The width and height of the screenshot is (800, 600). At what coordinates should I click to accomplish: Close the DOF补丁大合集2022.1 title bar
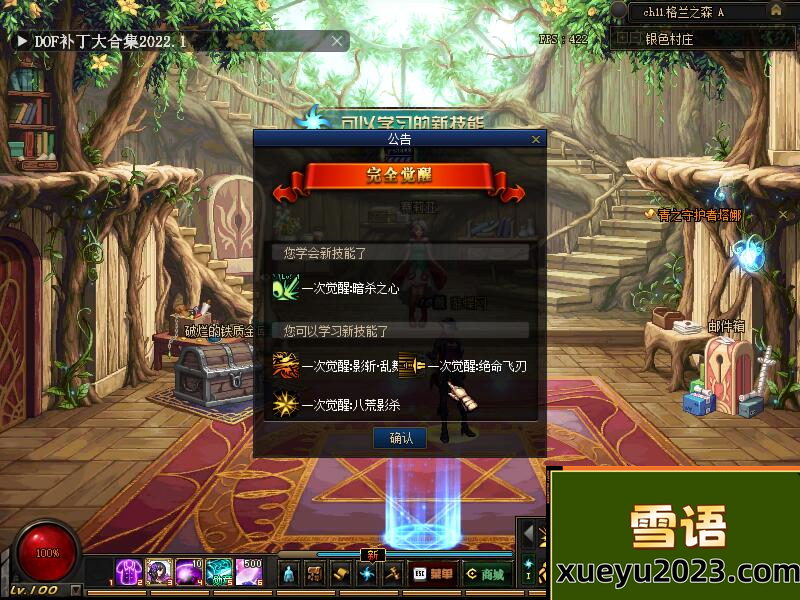[x=338, y=41]
